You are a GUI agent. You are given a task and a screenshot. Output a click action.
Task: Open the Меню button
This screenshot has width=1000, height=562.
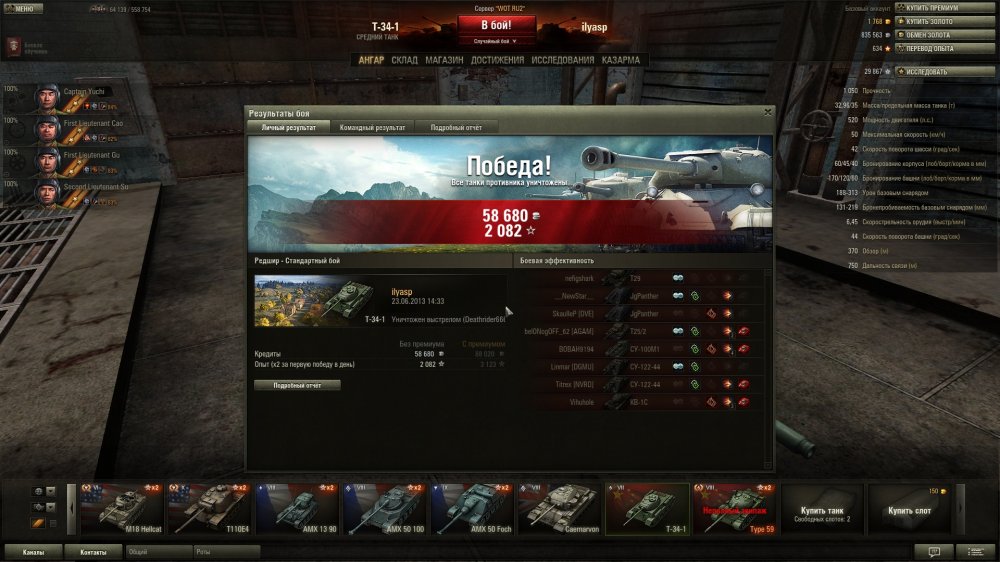[23, 9]
